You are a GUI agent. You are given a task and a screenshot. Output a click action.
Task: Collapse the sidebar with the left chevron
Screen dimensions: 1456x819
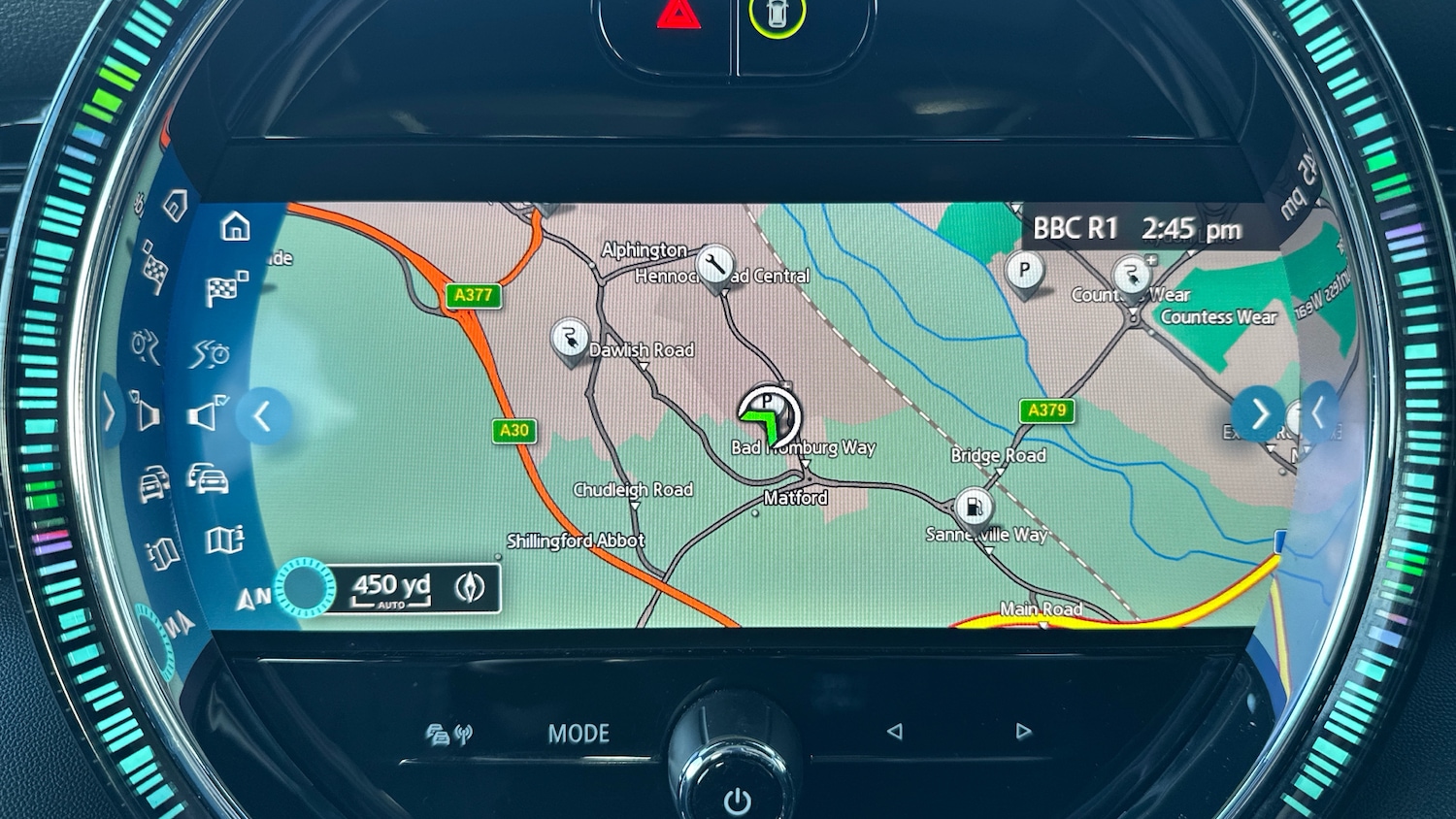point(262,416)
